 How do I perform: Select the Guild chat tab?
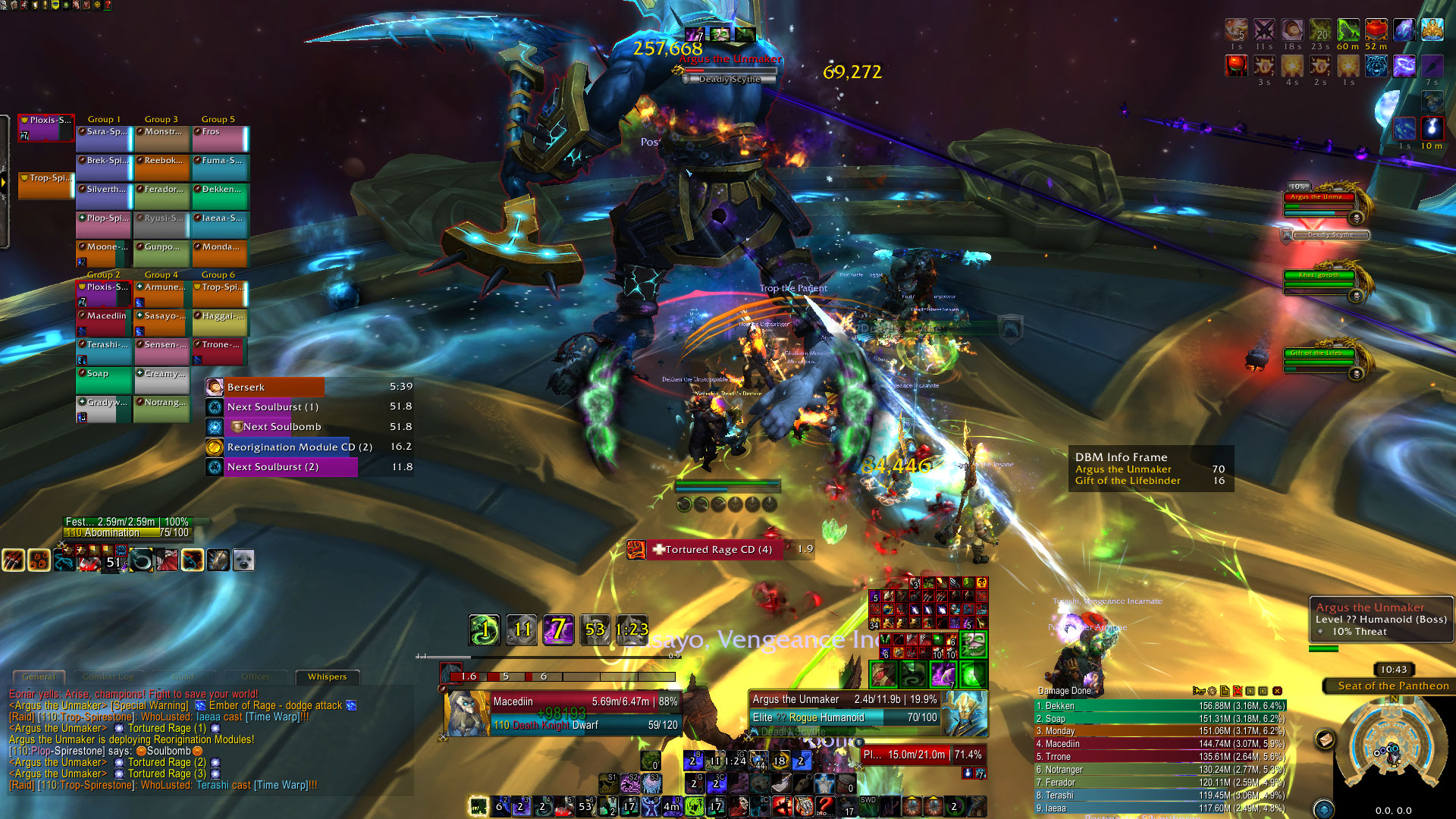(x=183, y=676)
